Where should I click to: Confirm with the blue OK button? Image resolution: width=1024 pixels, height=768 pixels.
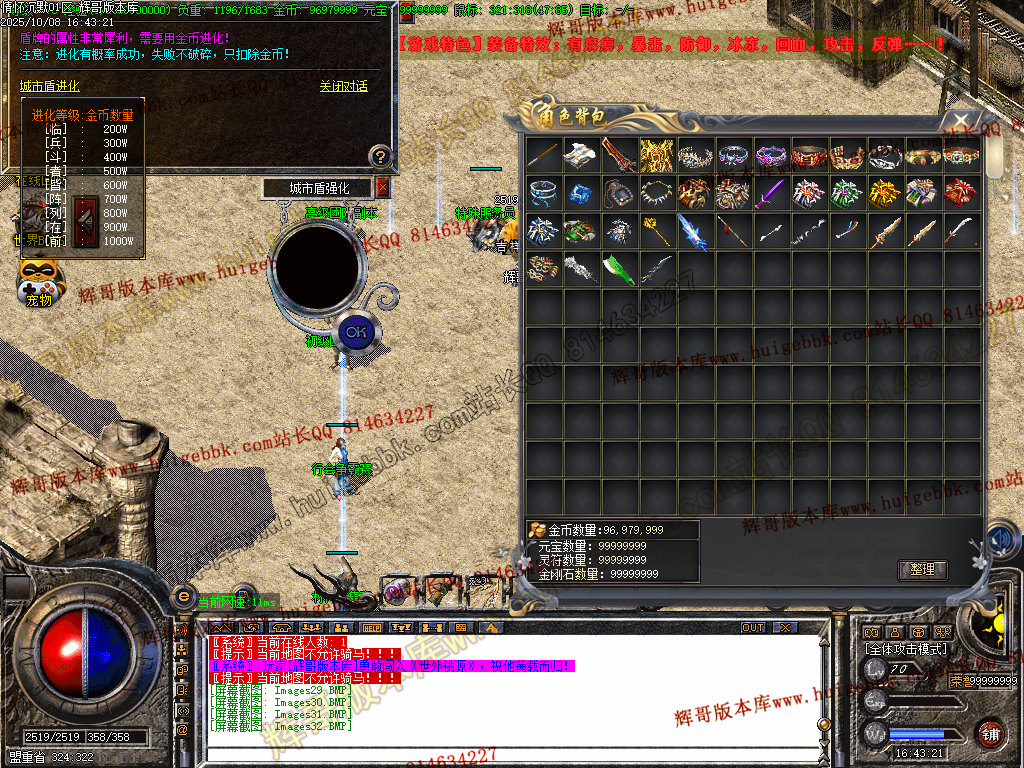[x=354, y=331]
